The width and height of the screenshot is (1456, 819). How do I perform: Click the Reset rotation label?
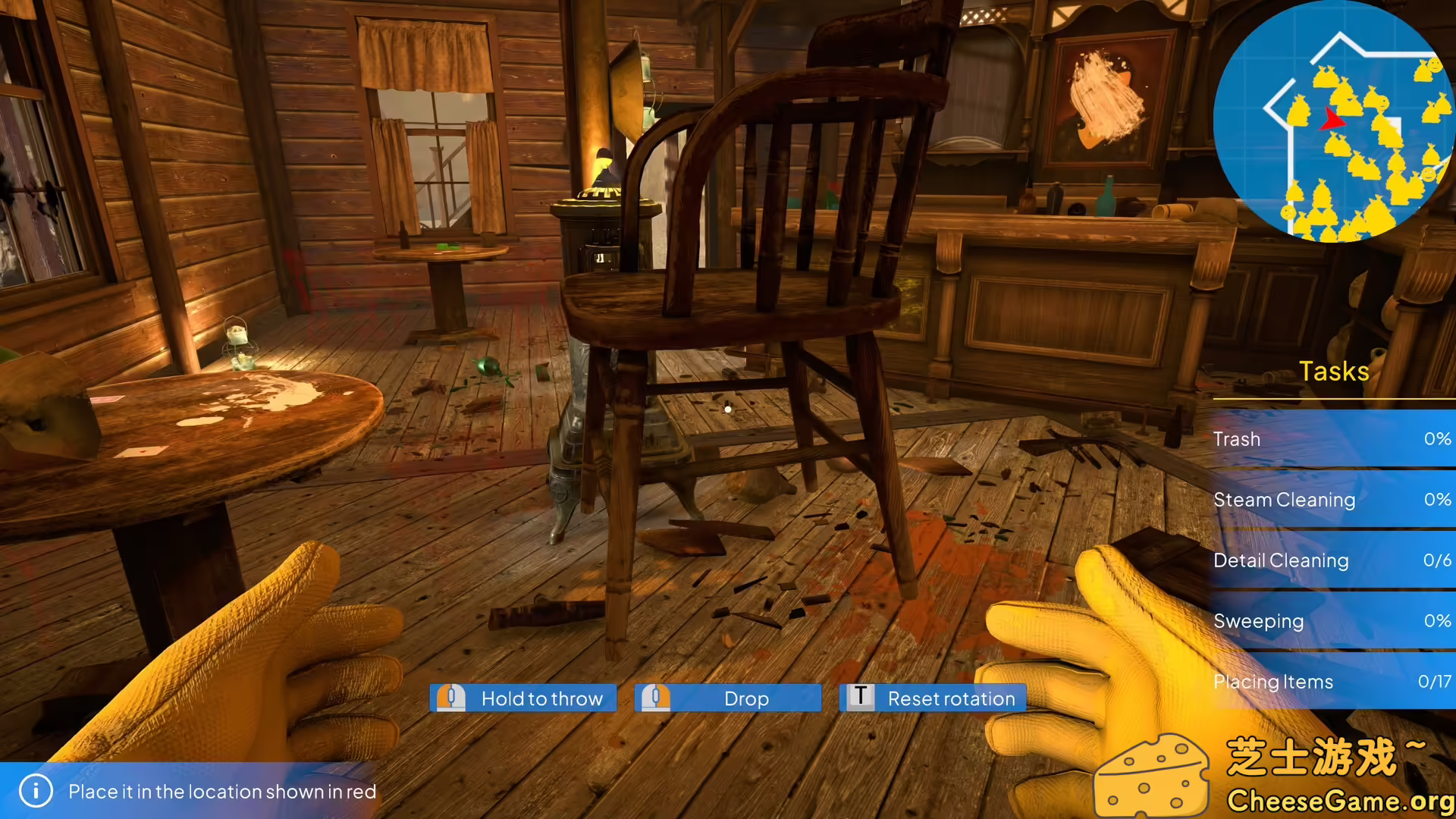coord(950,698)
